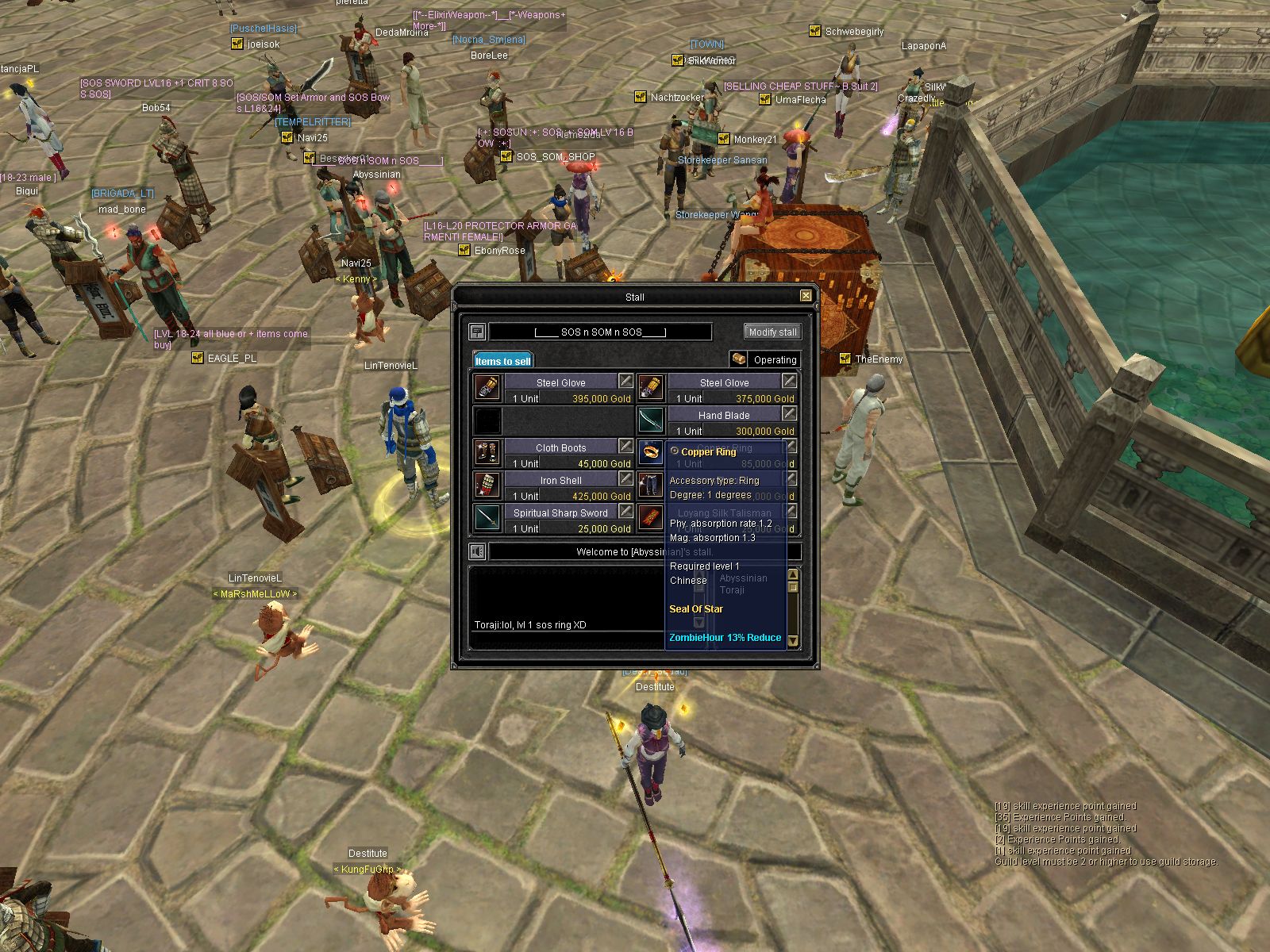This screenshot has width=1270, height=952.
Task: Click the stall title text field
Action: (600, 332)
